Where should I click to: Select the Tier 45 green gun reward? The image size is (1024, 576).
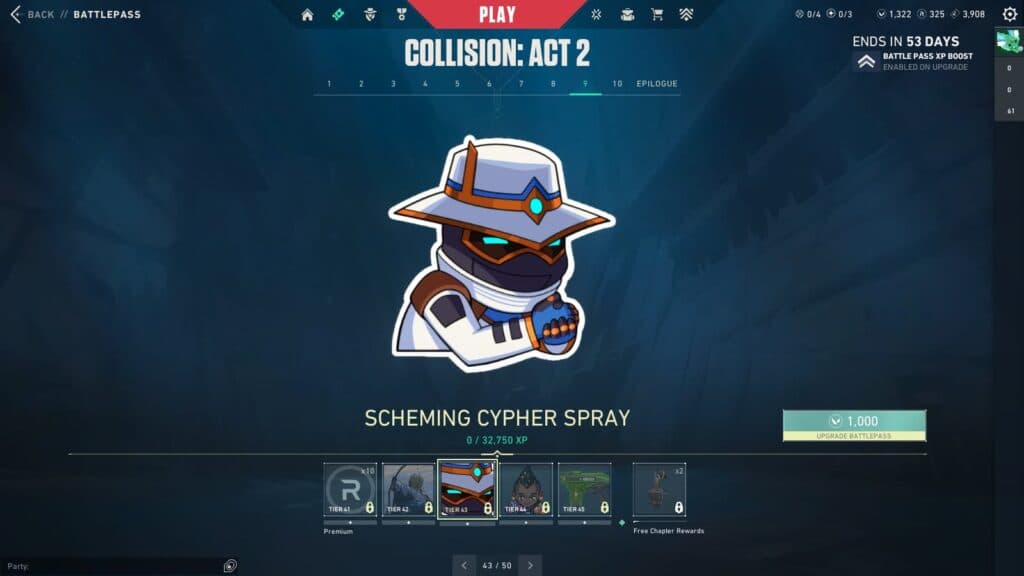[585, 489]
